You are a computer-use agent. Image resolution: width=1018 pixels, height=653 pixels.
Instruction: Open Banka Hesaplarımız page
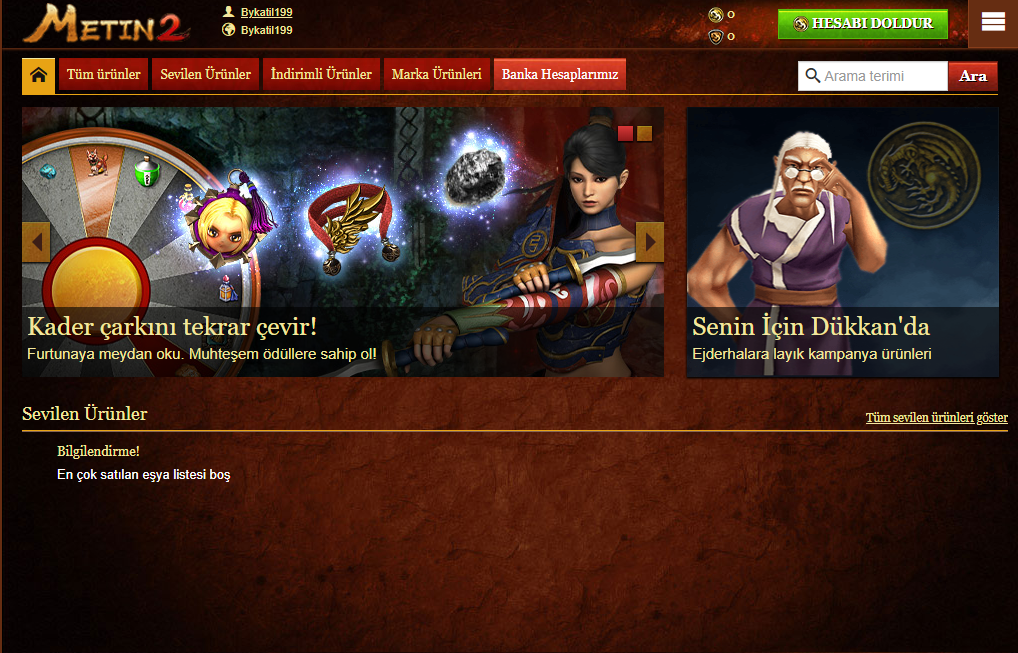pyautogui.click(x=560, y=75)
